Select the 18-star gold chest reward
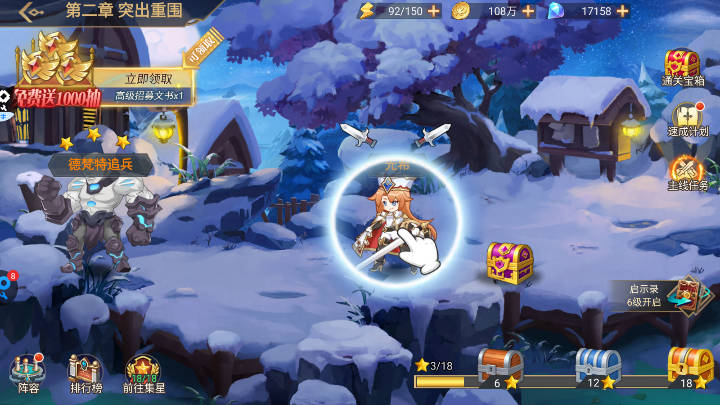Viewport: 720px width, 405px height. point(688,368)
